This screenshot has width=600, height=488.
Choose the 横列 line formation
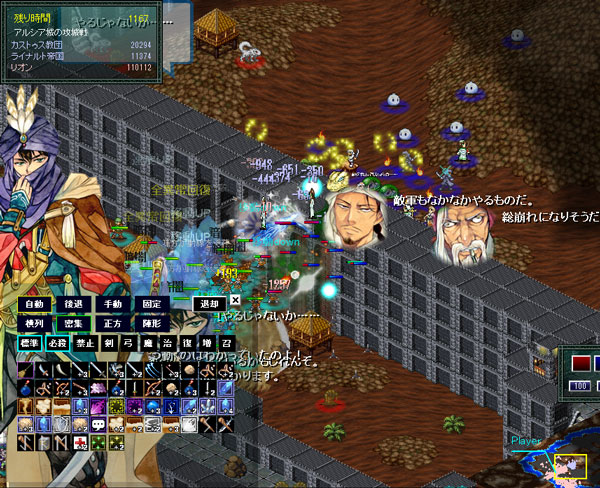click(36, 323)
